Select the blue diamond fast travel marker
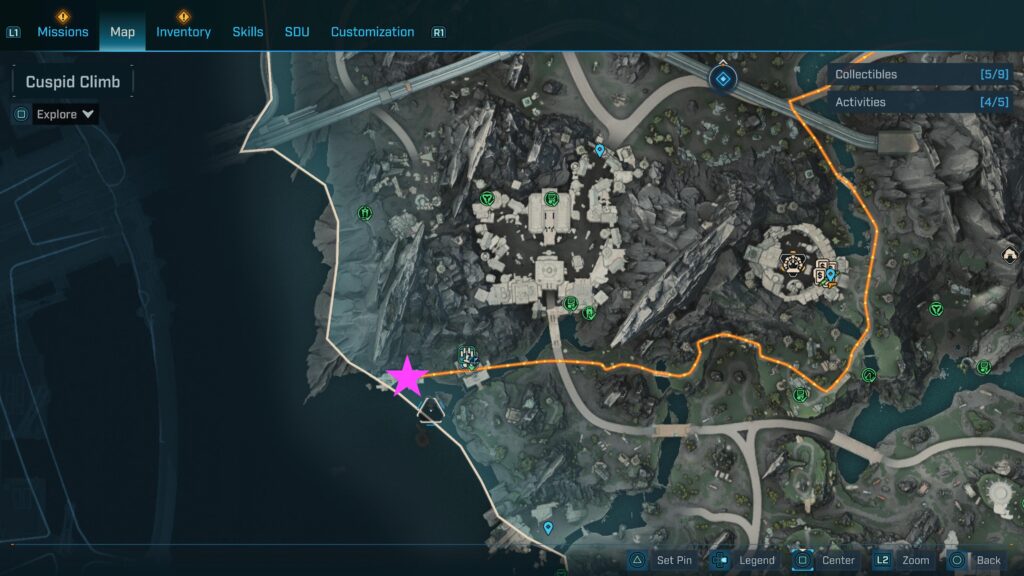The height and width of the screenshot is (576, 1024). point(723,78)
